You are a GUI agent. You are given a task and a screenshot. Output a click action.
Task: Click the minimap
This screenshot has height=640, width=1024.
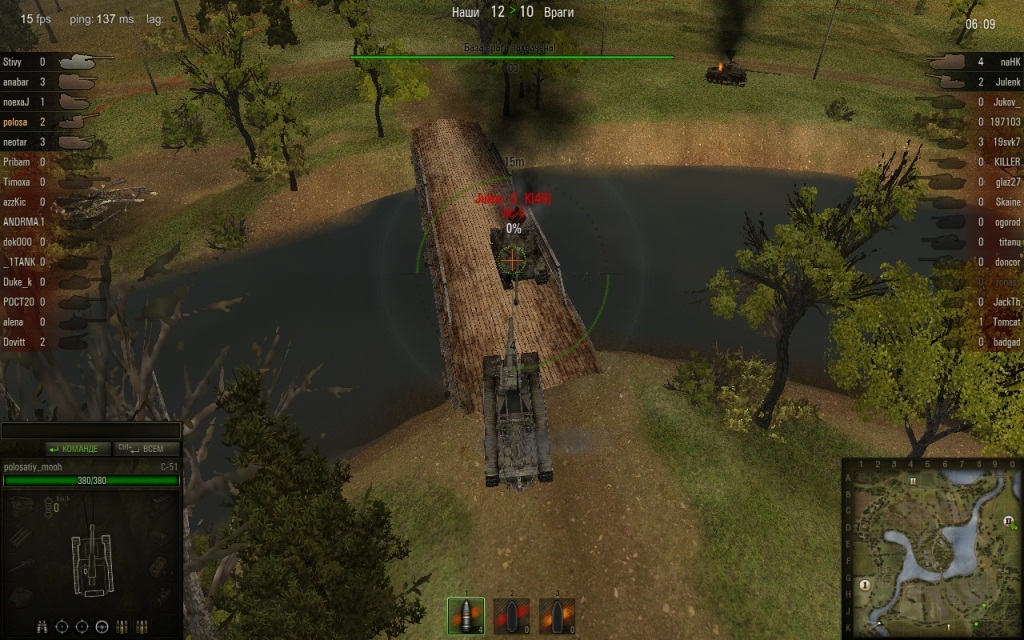[x=932, y=548]
